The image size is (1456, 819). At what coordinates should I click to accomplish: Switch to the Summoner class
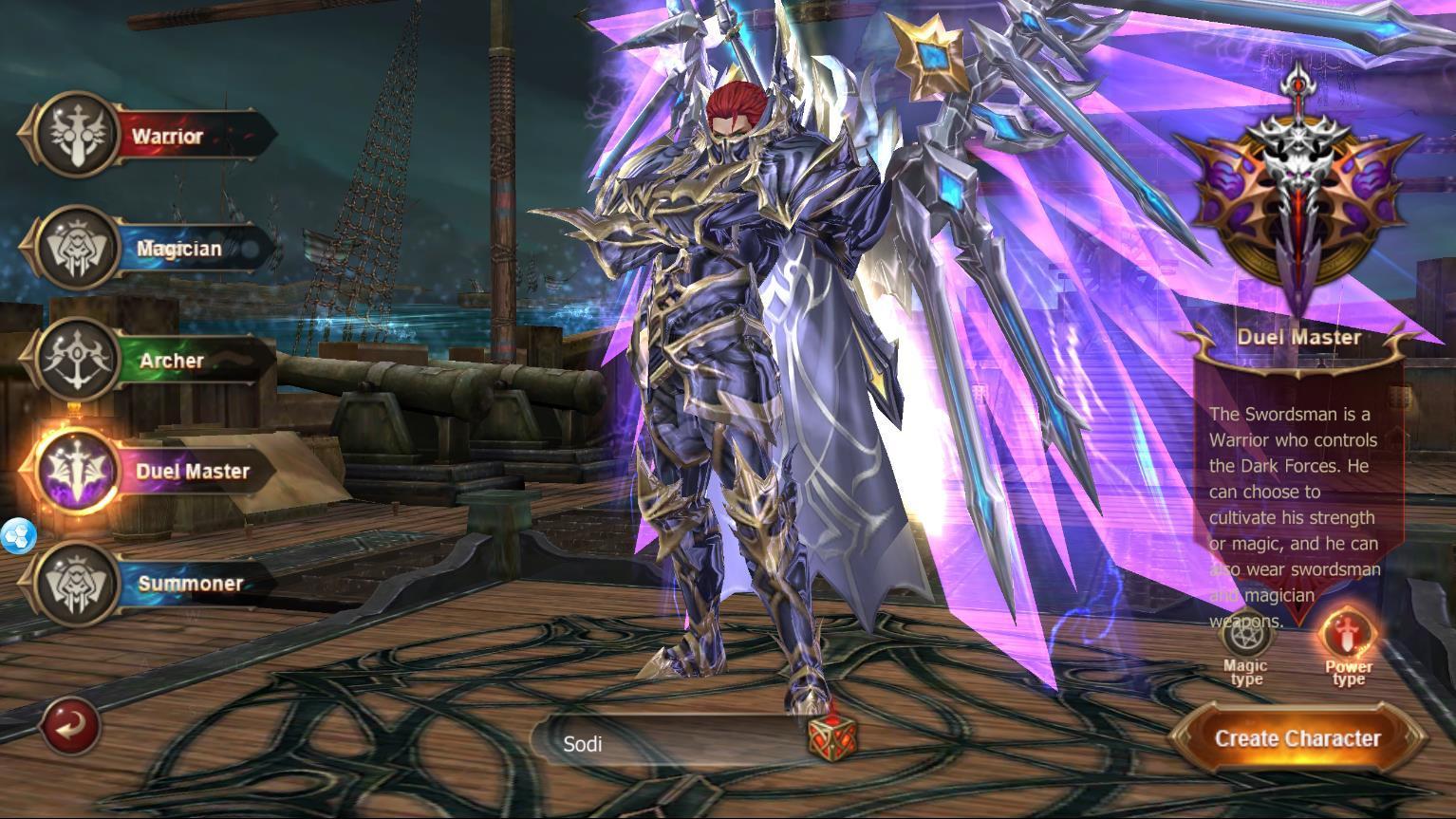click(x=152, y=583)
